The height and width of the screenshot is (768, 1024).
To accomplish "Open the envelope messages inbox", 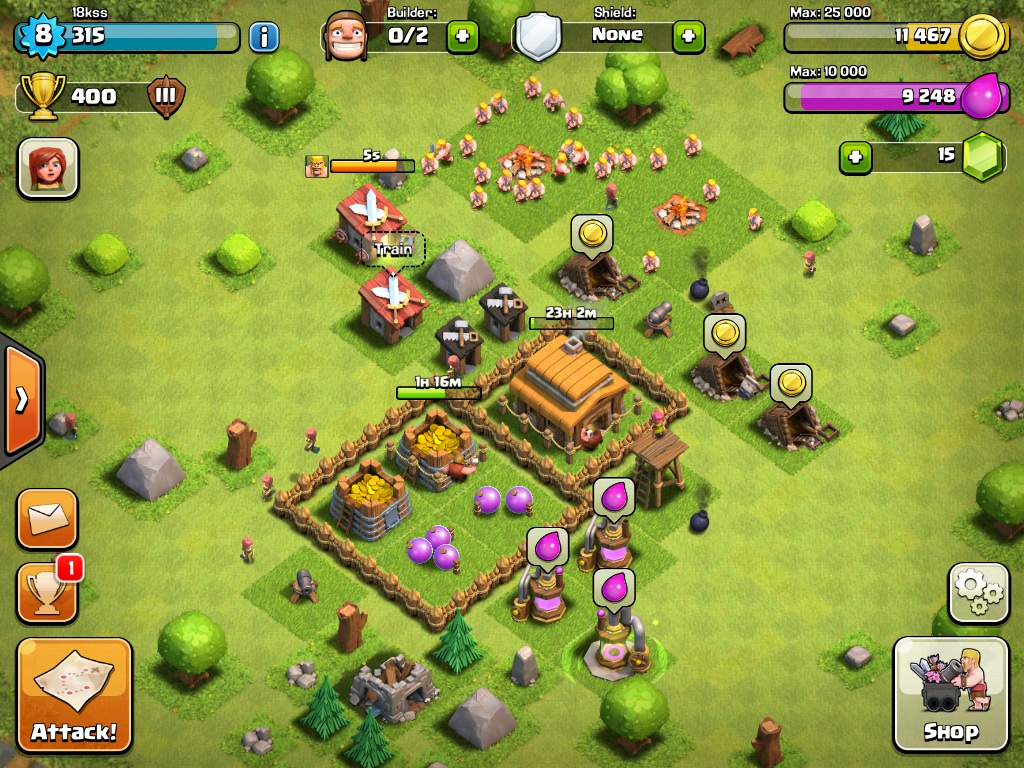I will coord(46,518).
